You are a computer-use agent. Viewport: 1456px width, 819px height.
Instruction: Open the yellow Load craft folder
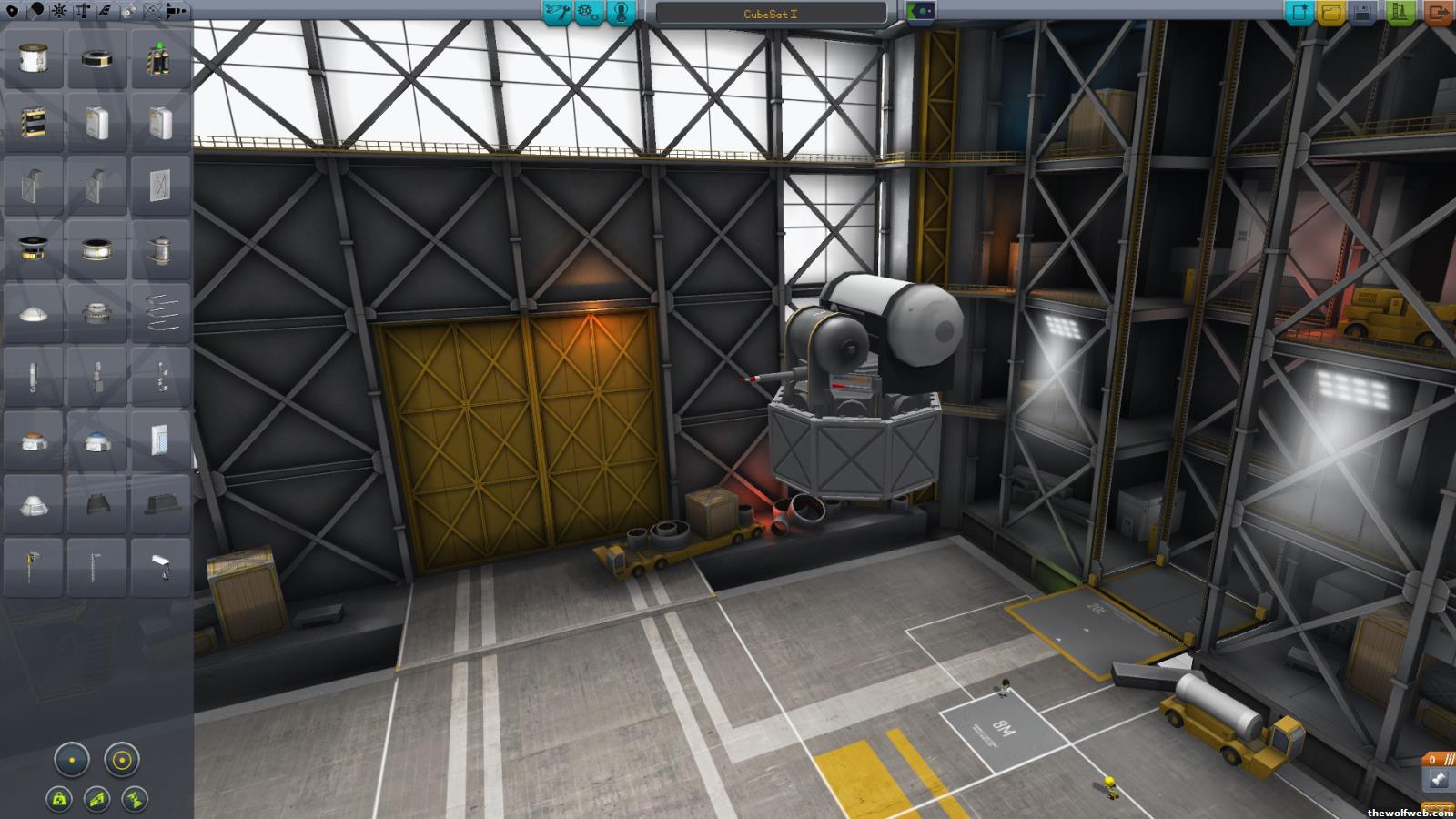pyautogui.click(x=1331, y=13)
